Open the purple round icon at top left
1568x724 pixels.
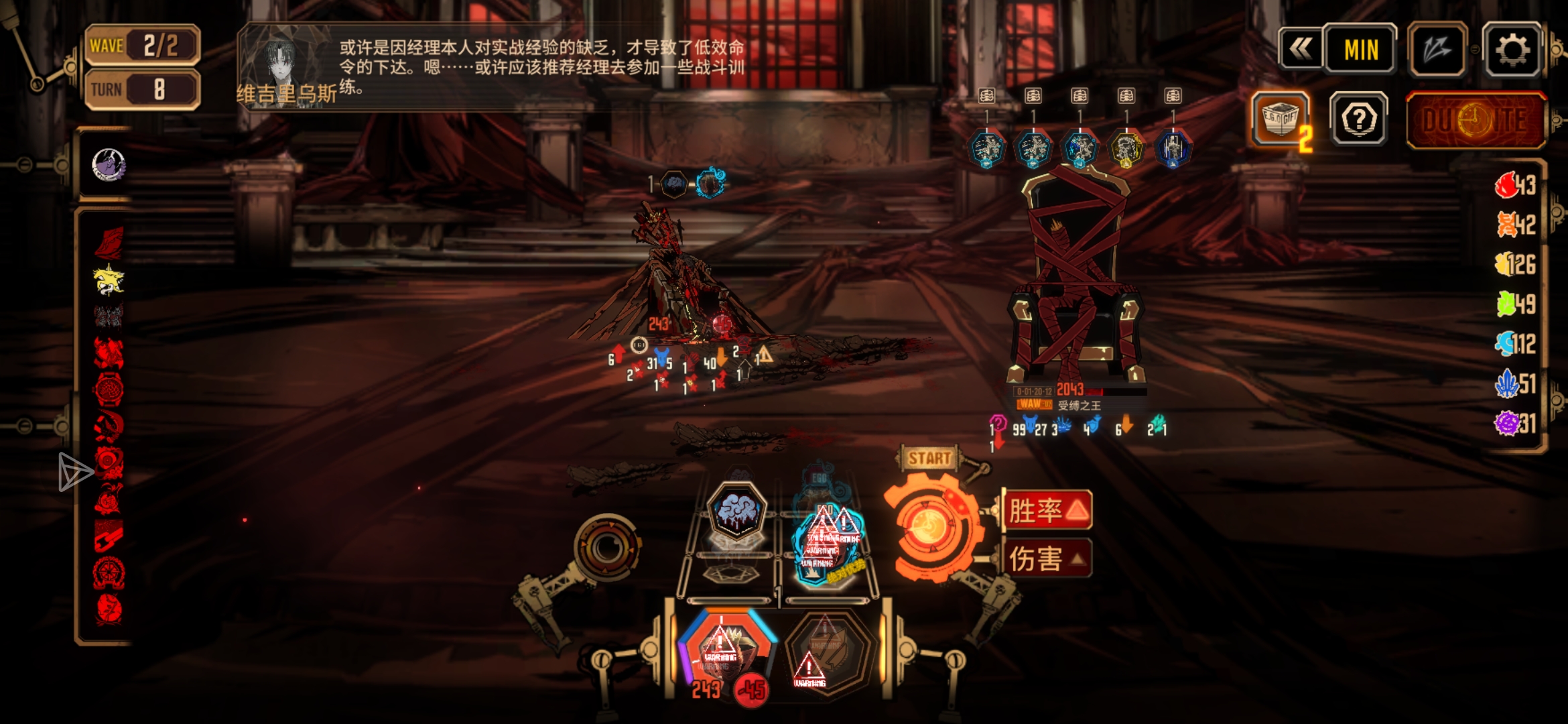coord(108,165)
